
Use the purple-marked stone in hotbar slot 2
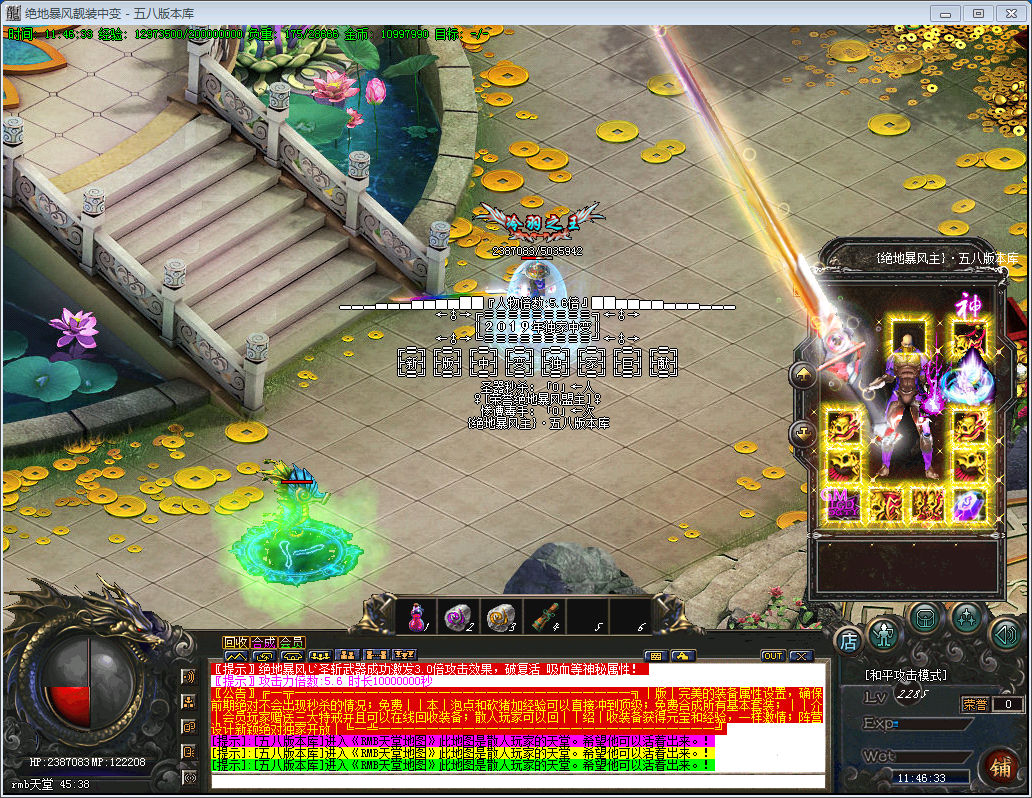(456, 617)
